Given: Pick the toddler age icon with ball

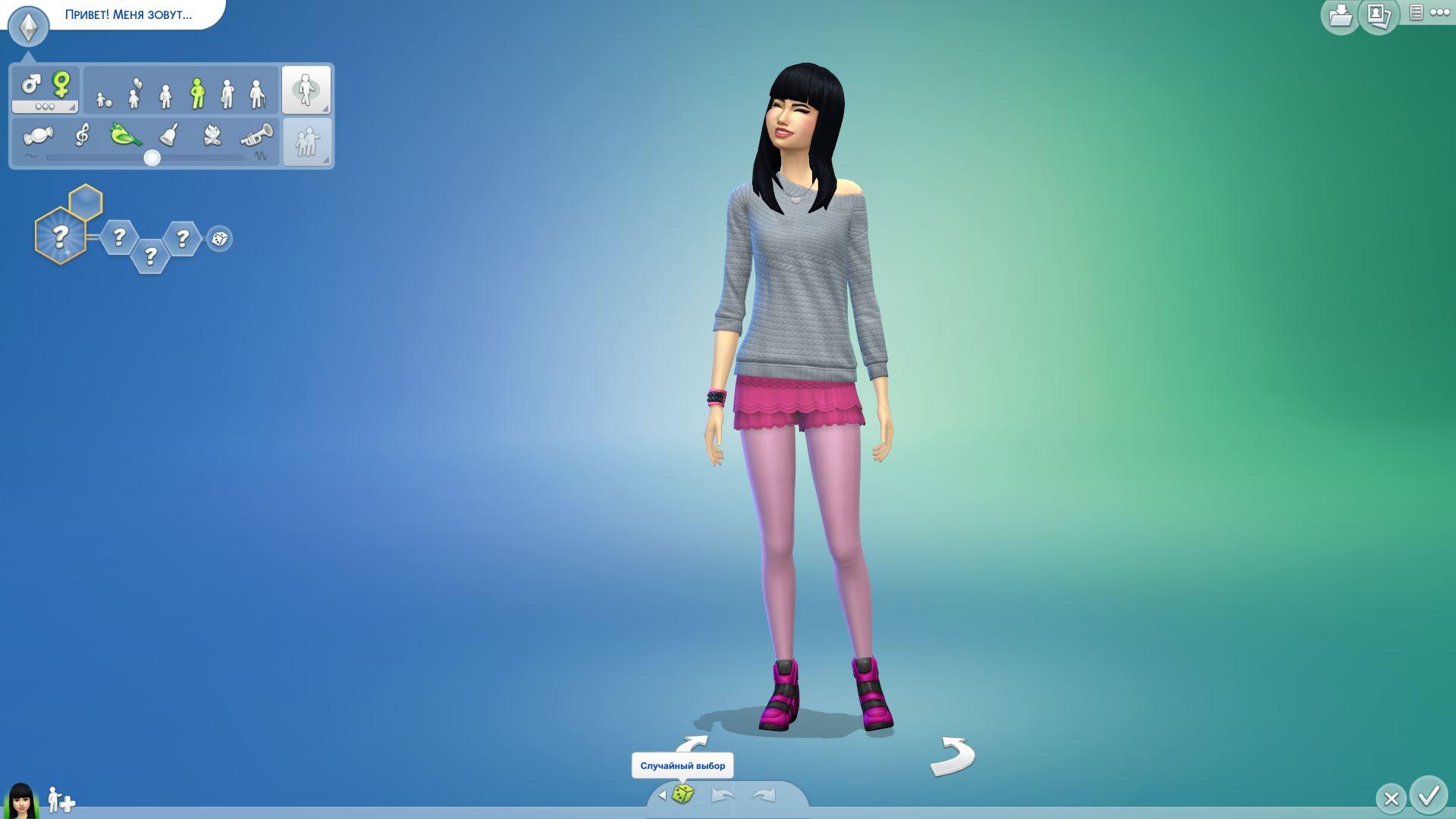Looking at the screenshot, I should point(104,98).
